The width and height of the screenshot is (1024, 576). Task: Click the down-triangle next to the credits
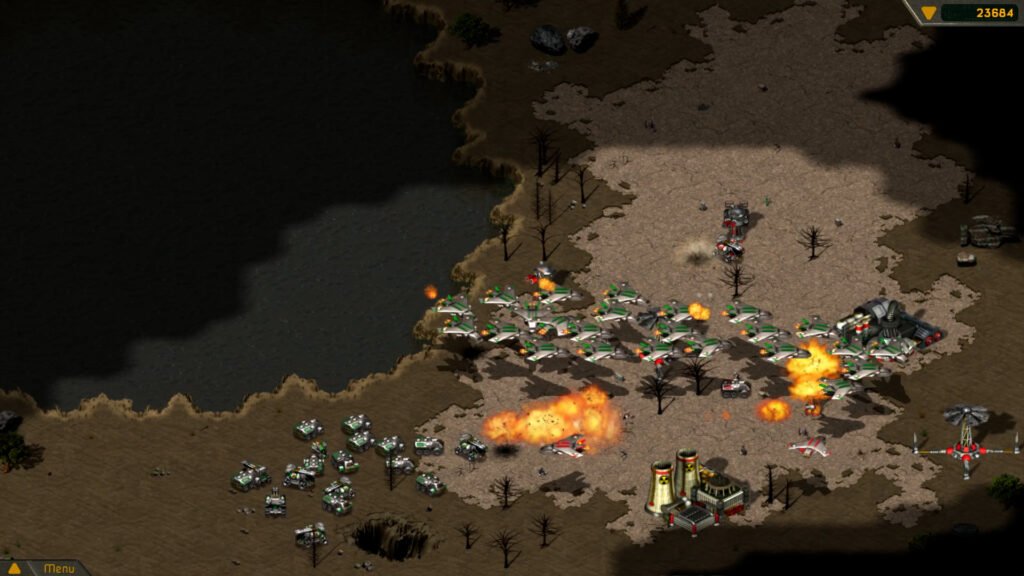[x=929, y=13]
